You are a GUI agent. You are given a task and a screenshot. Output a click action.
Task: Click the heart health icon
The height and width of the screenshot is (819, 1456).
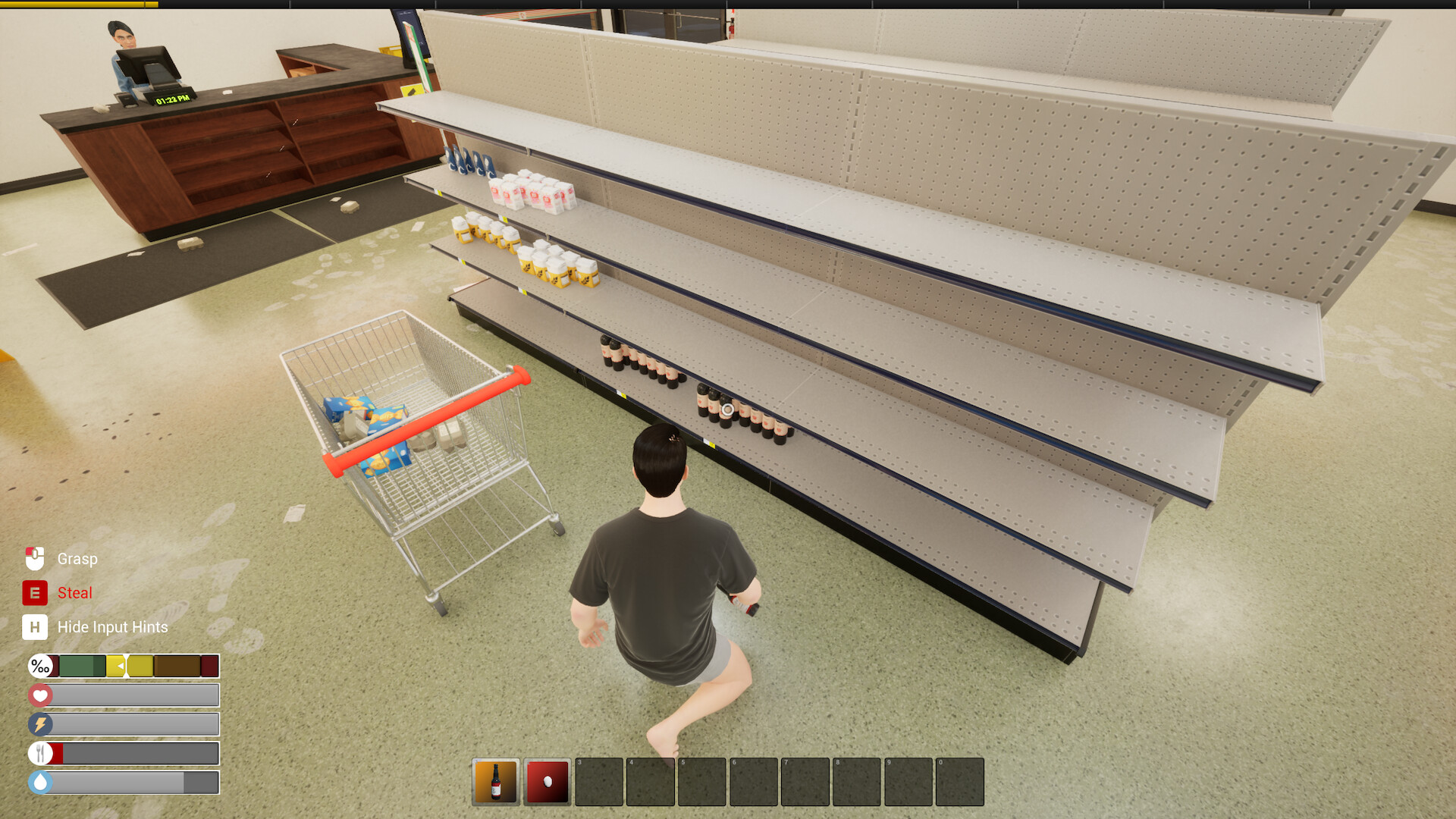[40, 695]
